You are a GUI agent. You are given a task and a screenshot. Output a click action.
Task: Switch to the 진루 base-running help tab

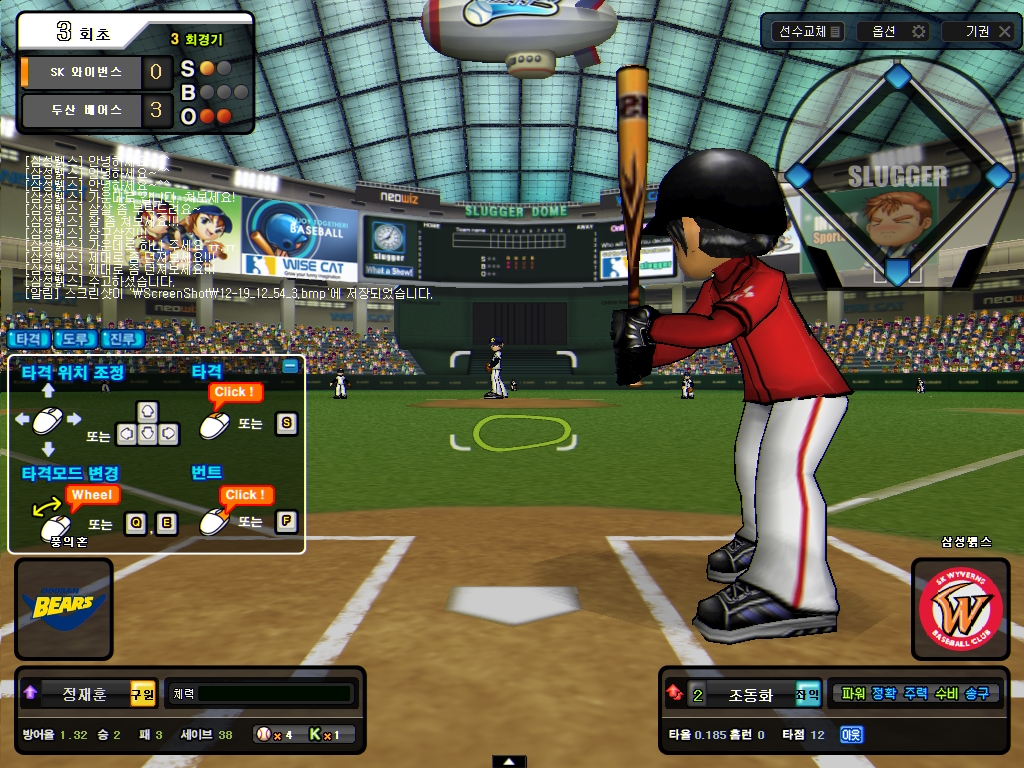click(124, 339)
